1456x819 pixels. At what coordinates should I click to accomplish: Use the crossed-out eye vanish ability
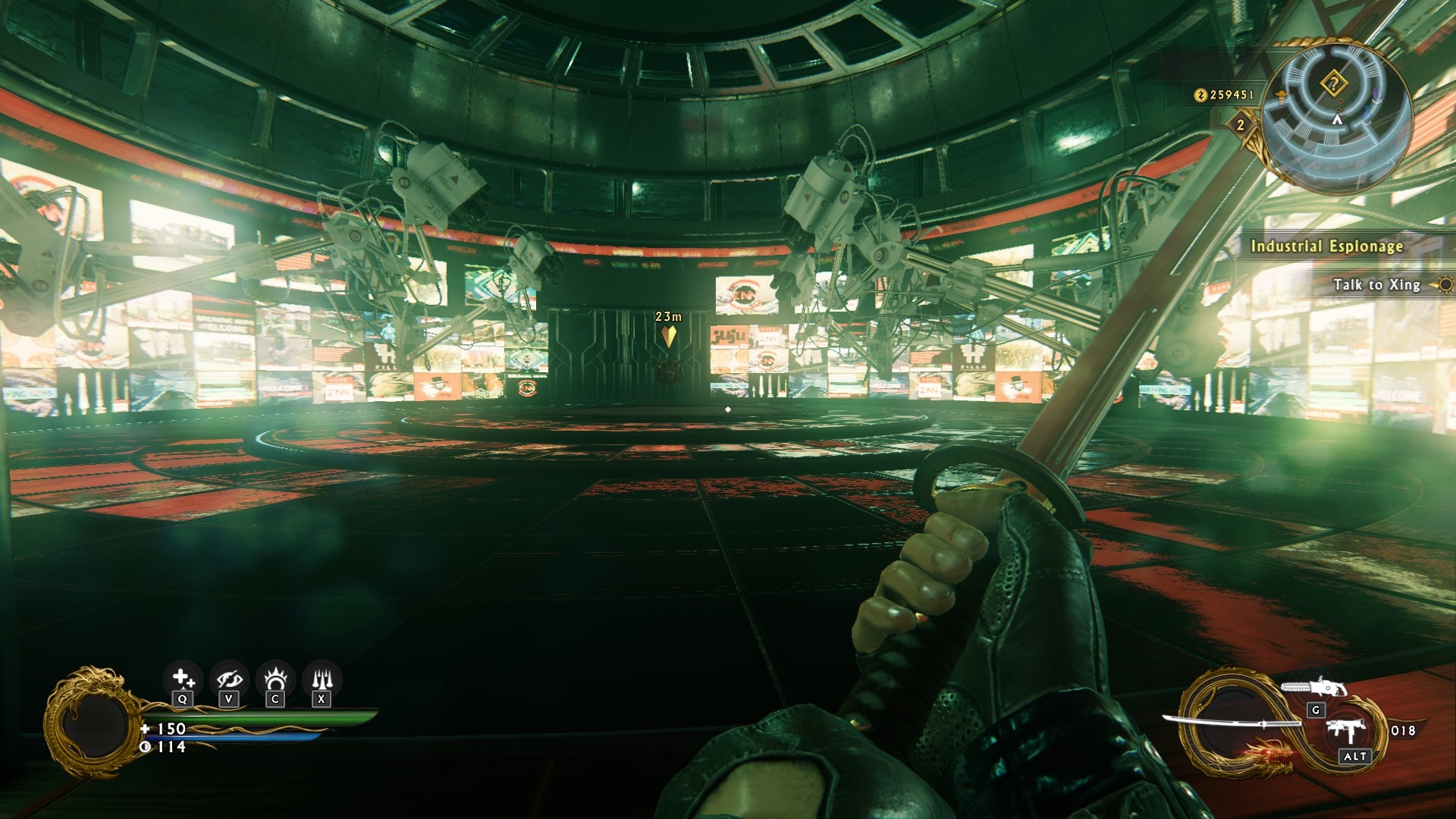[x=229, y=679]
